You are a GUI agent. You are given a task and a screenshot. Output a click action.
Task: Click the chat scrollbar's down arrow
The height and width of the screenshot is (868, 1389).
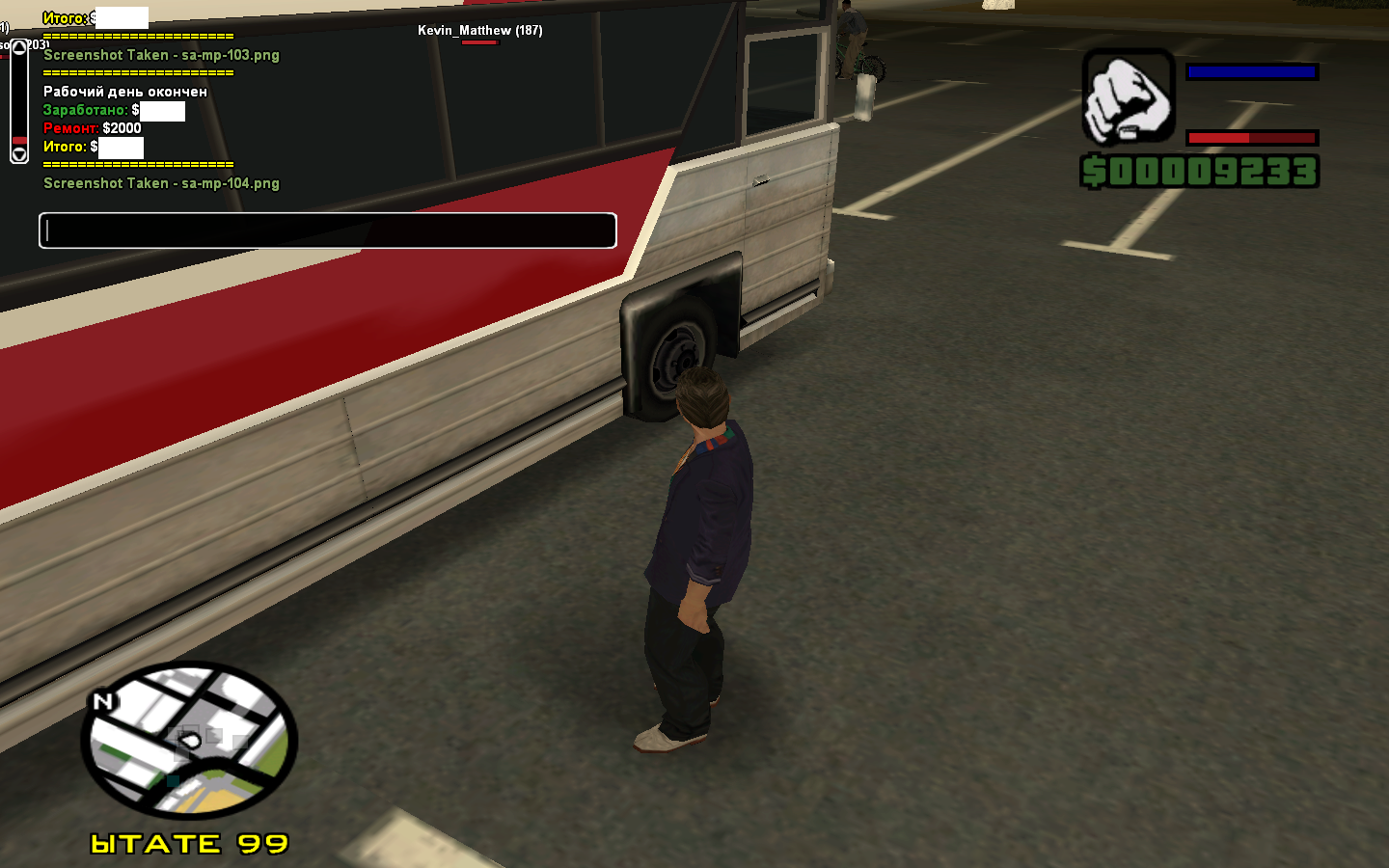[x=19, y=153]
